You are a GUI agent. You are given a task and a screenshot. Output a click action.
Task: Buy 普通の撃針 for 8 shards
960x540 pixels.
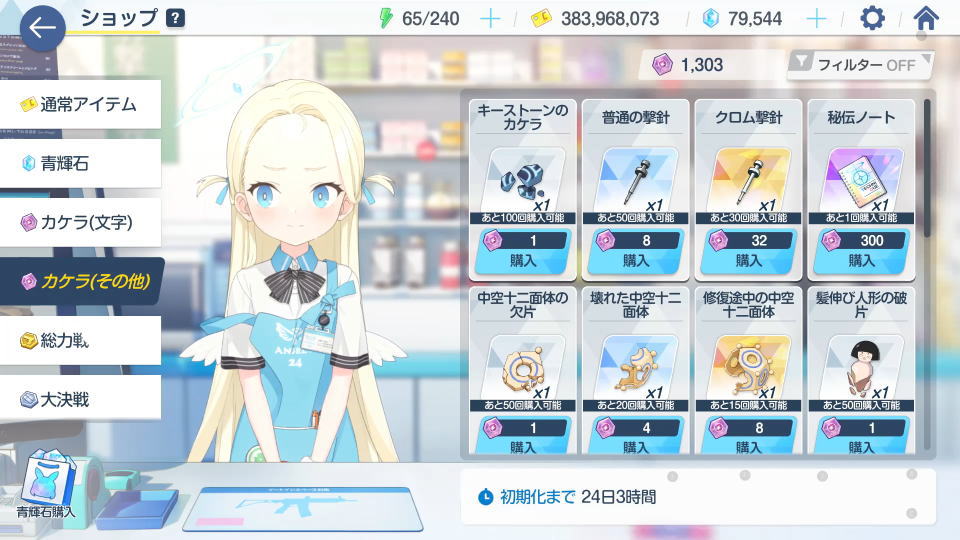[632, 251]
